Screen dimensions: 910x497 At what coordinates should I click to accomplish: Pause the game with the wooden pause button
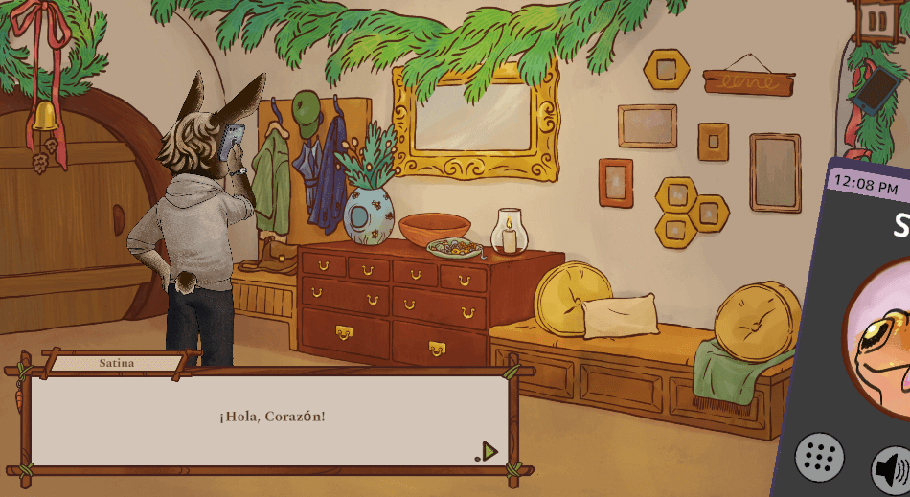(877, 21)
